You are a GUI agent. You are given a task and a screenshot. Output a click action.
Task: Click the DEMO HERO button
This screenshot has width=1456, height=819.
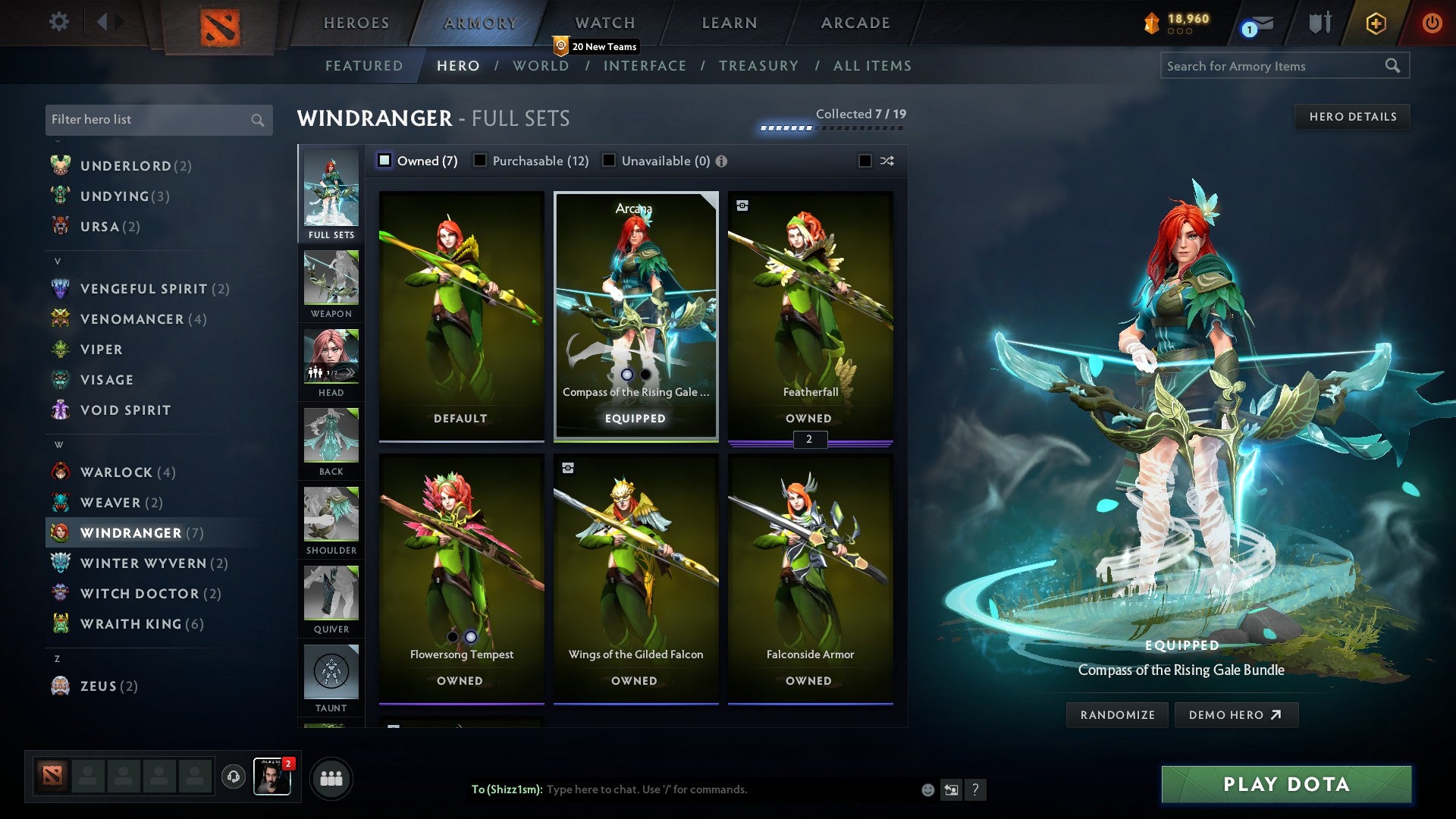tap(1236, 714)
